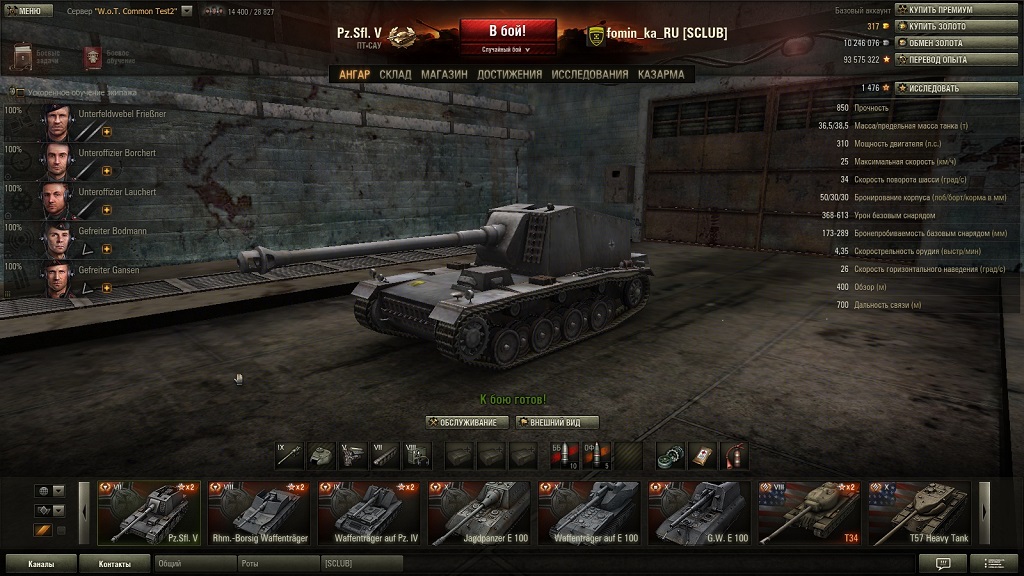Open the Исследования tab
Screen dimensions: 1024x576
(x=590, y=74)
